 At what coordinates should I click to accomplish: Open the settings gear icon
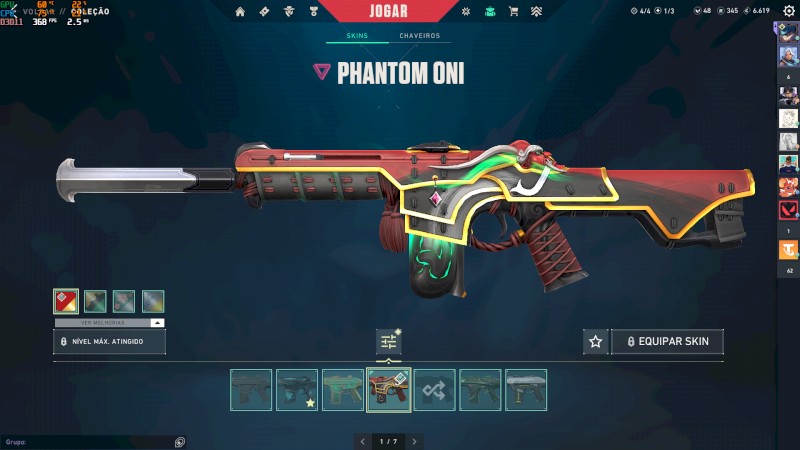click(x=789, y=11)
